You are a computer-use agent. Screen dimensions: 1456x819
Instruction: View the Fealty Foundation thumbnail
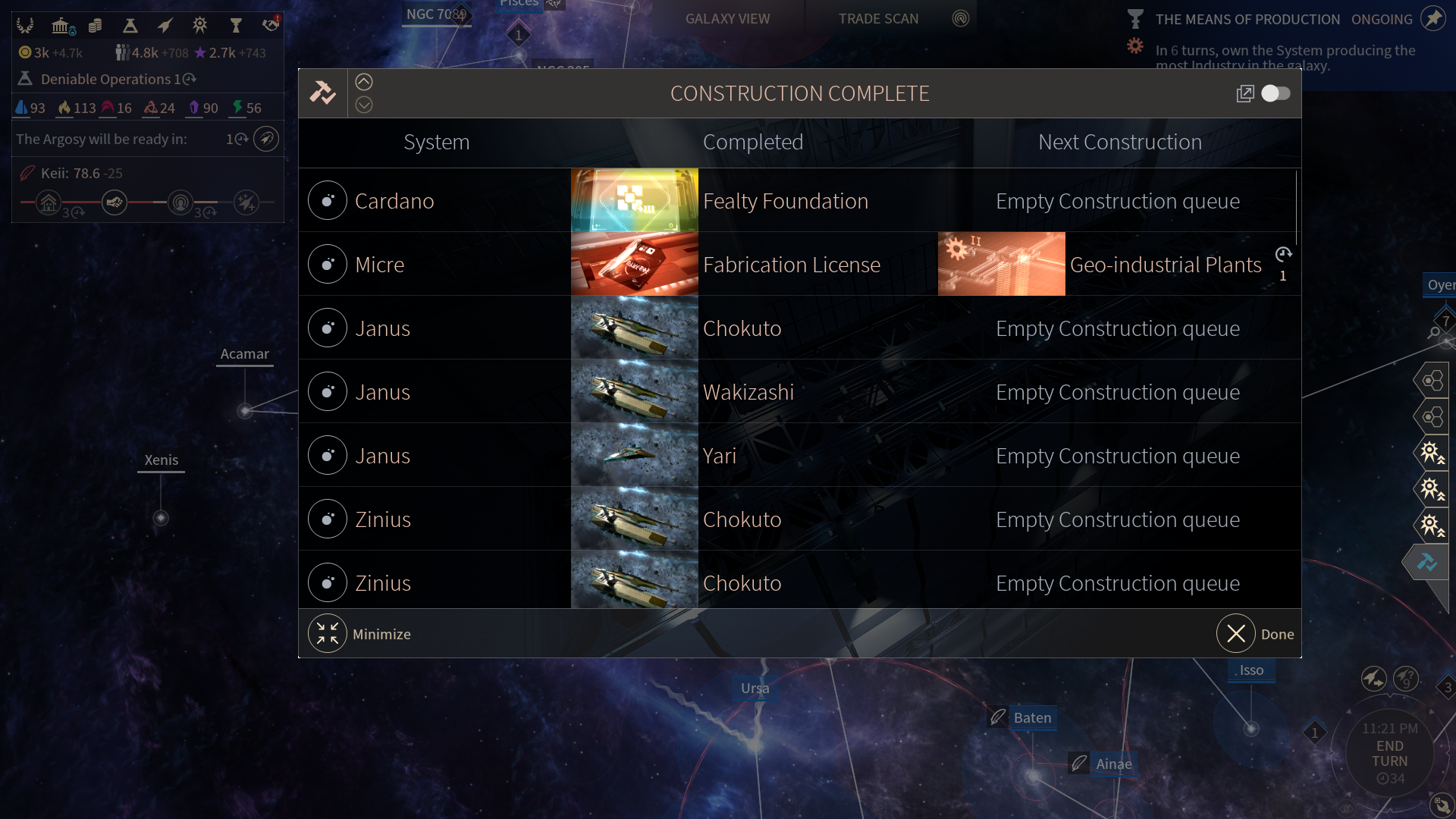[x=634, y=200]
